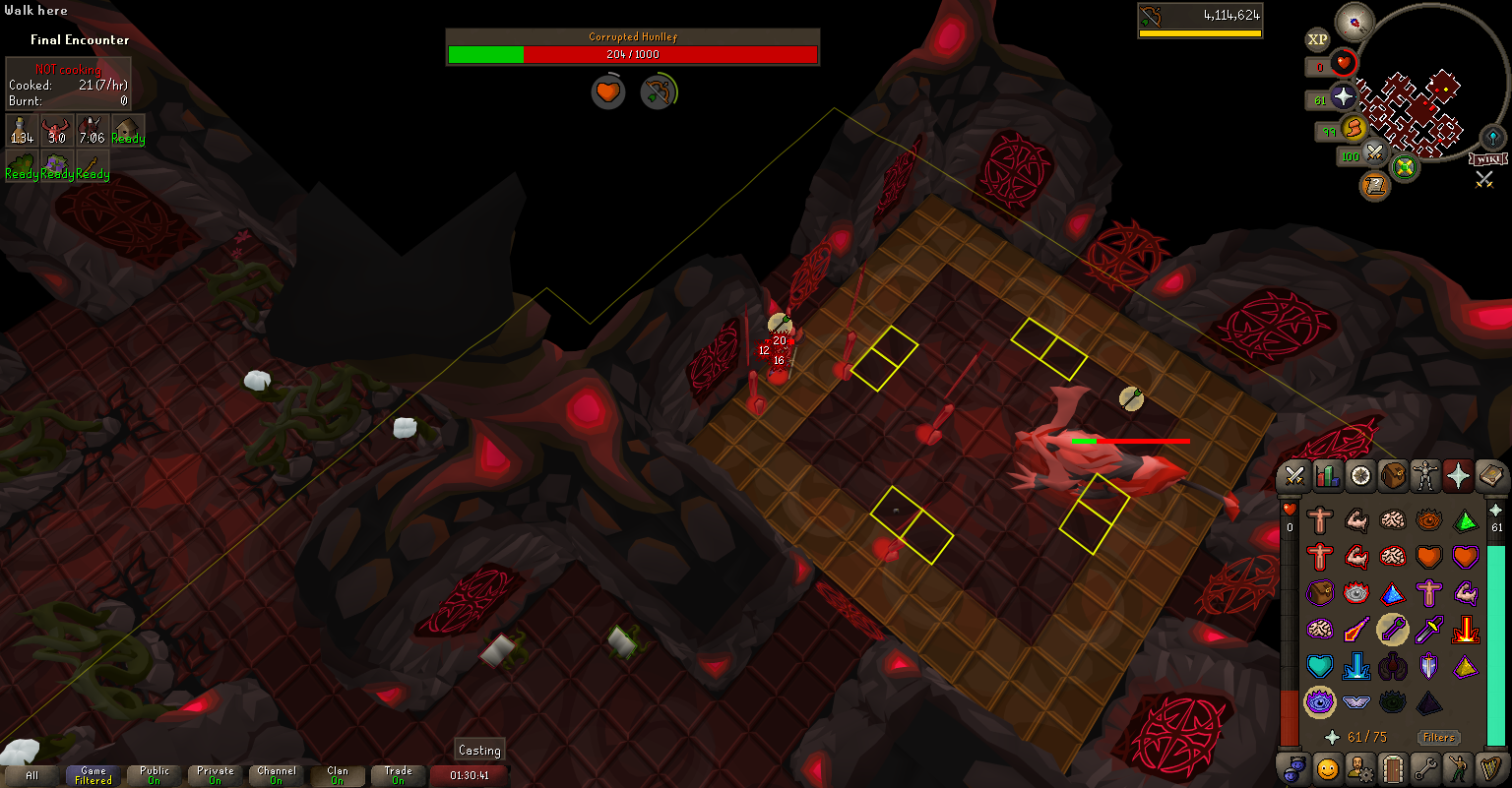Click the compass to face north
The width and height of the screenshot is (1512, 788).
[x=1354, y=22]
